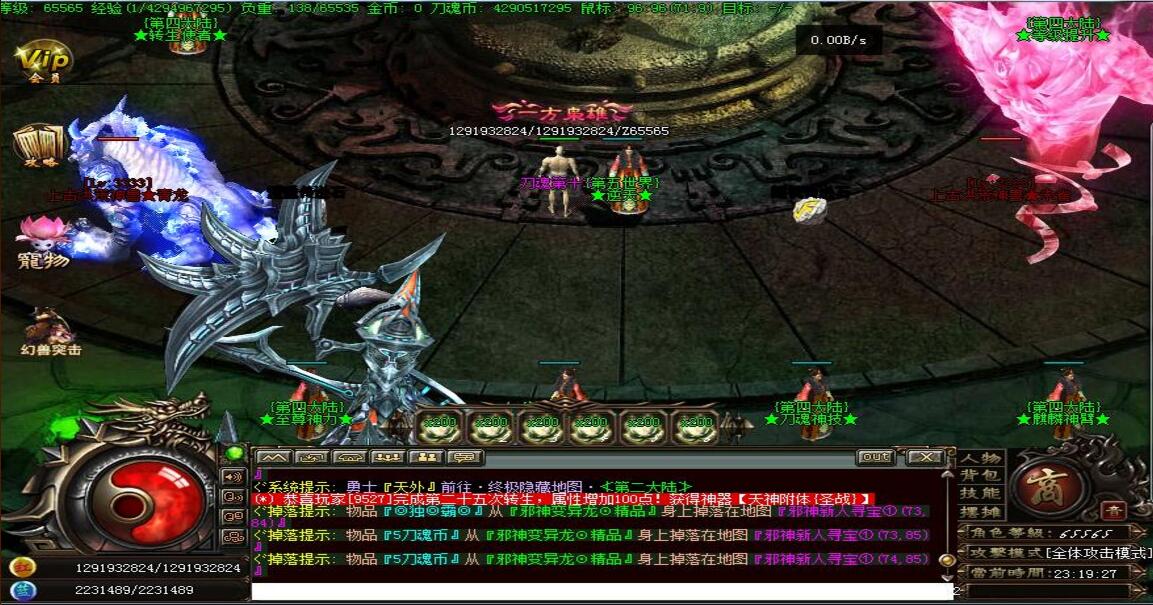1153x605 pixels.
Task: Open the 背包 backpack
Action: [x=980, y=475]
